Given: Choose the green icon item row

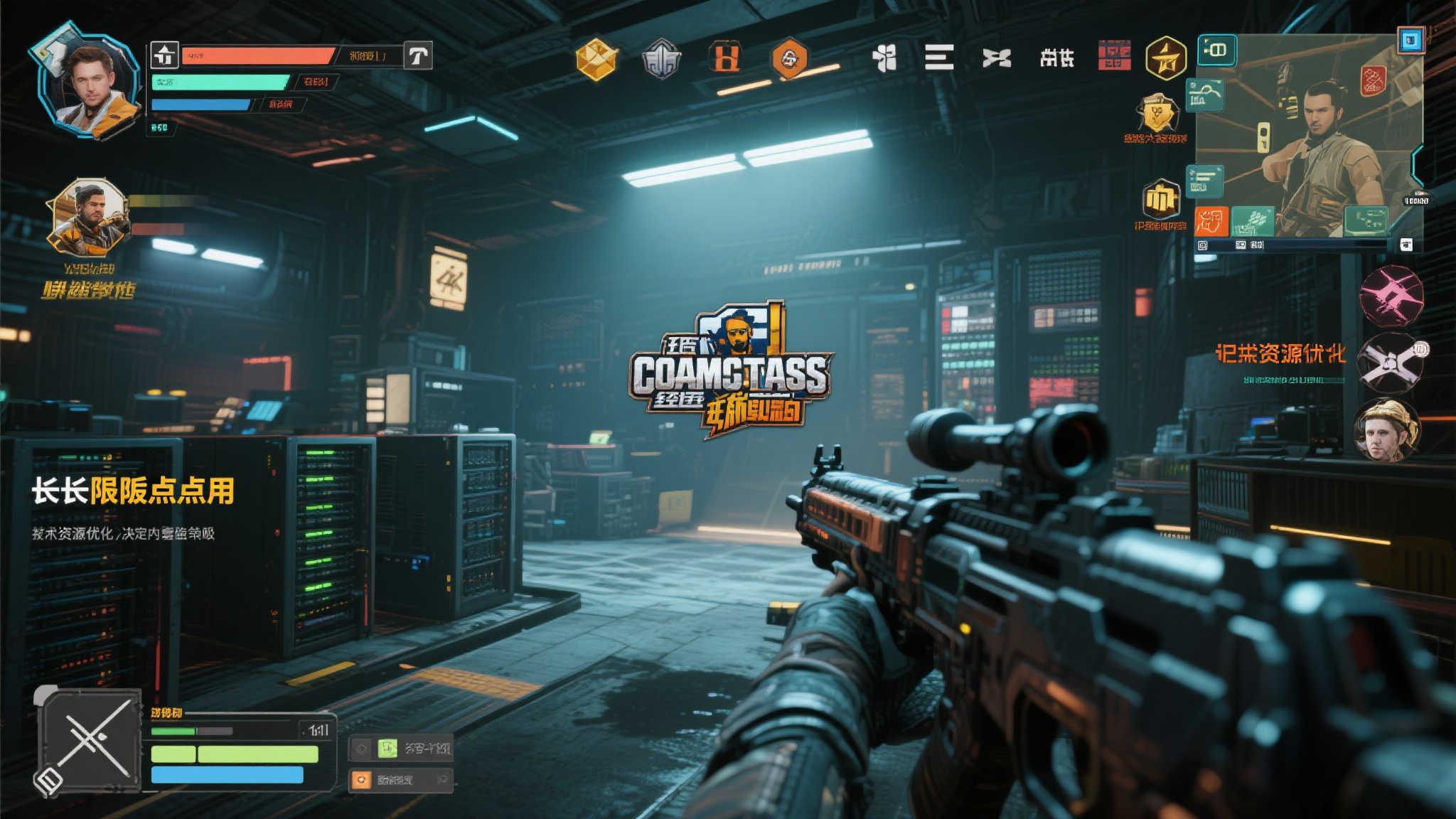Looking at the screenshot, I should (x=401, y=748).
